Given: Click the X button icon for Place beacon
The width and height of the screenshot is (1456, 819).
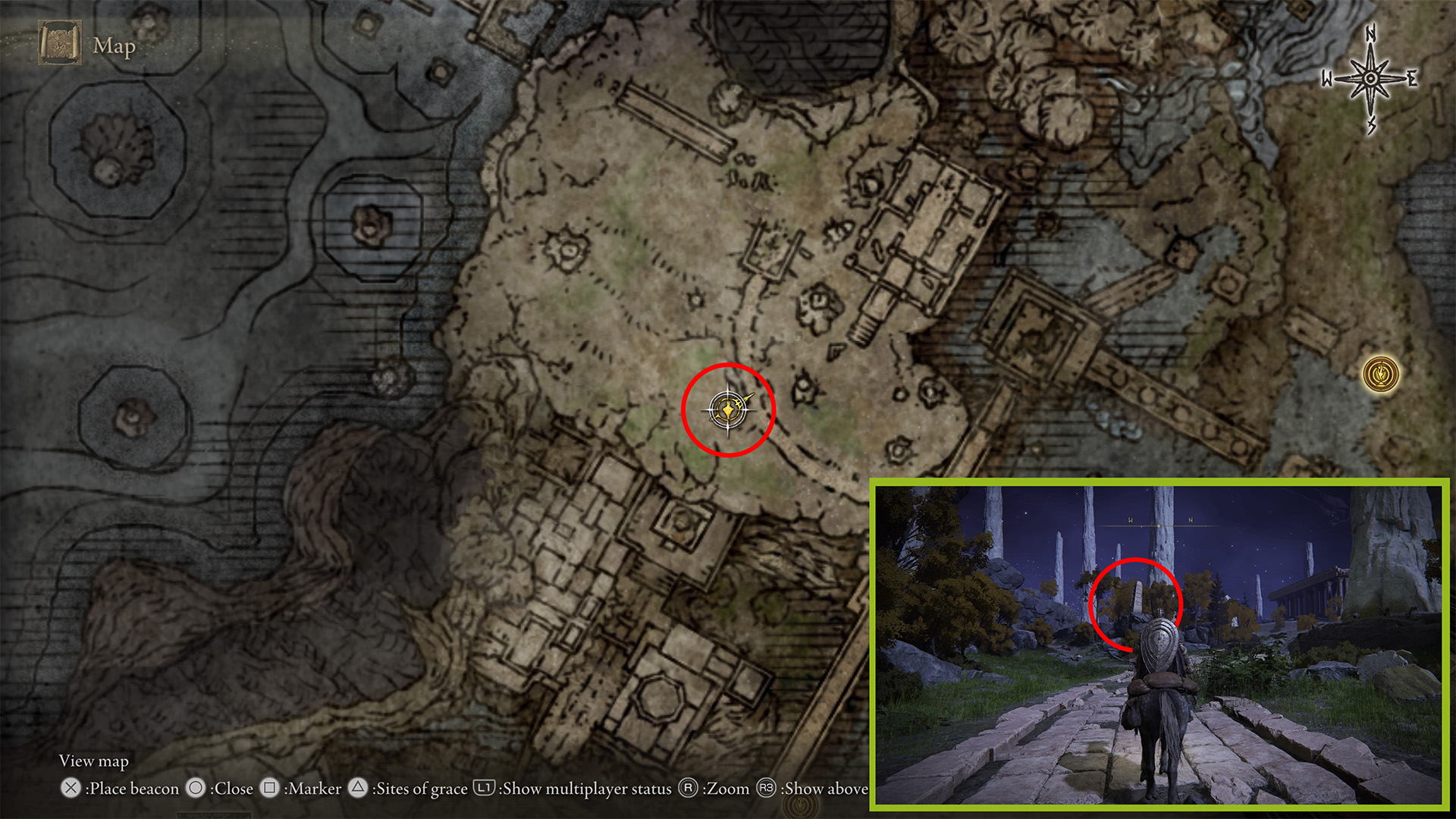Looking at the screenshot, I should (x=72, y=789).
